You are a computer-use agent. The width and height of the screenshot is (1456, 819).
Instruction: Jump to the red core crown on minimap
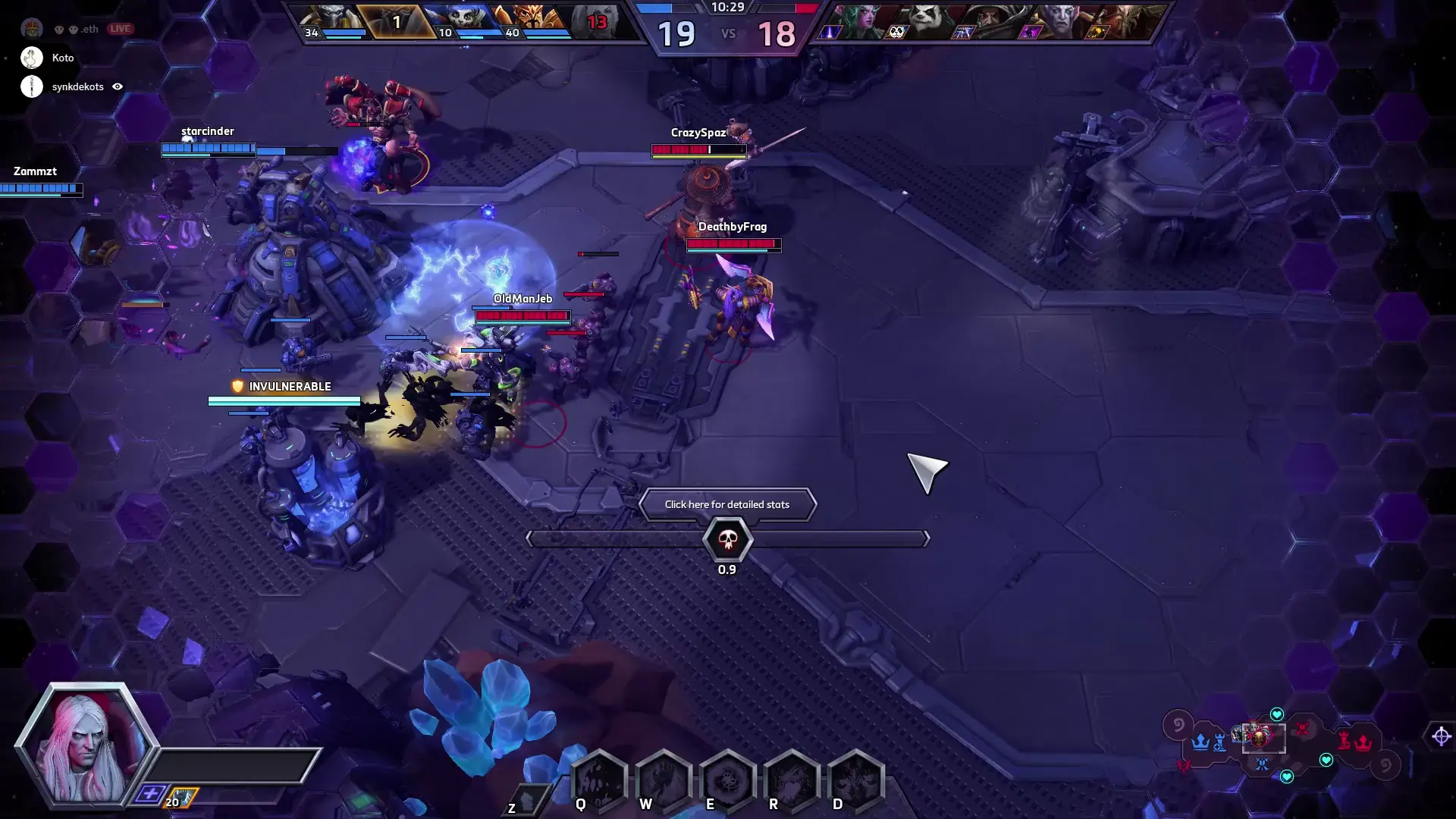[1363, 742]
